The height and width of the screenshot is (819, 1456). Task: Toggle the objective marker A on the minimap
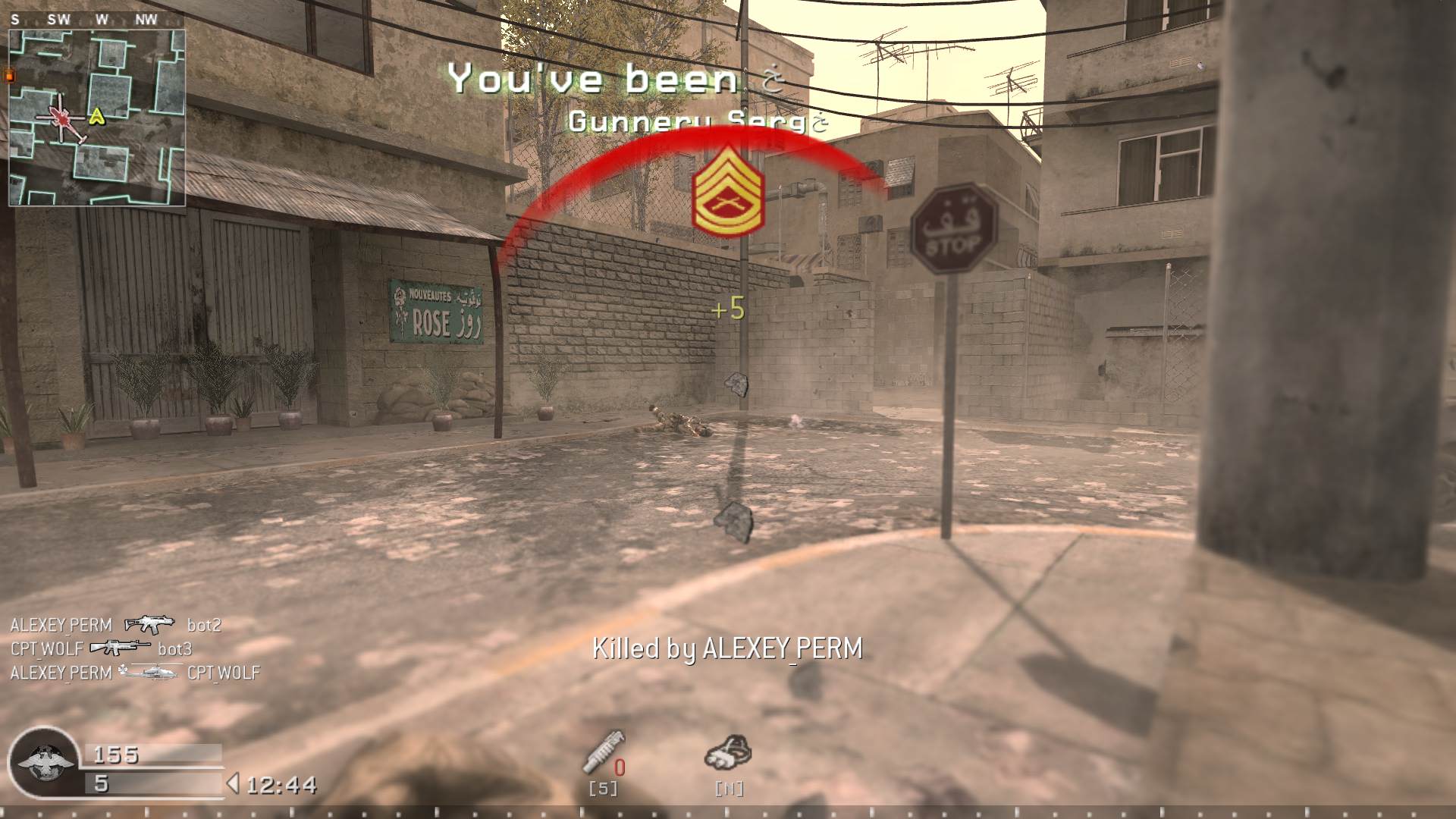point(96,116)
